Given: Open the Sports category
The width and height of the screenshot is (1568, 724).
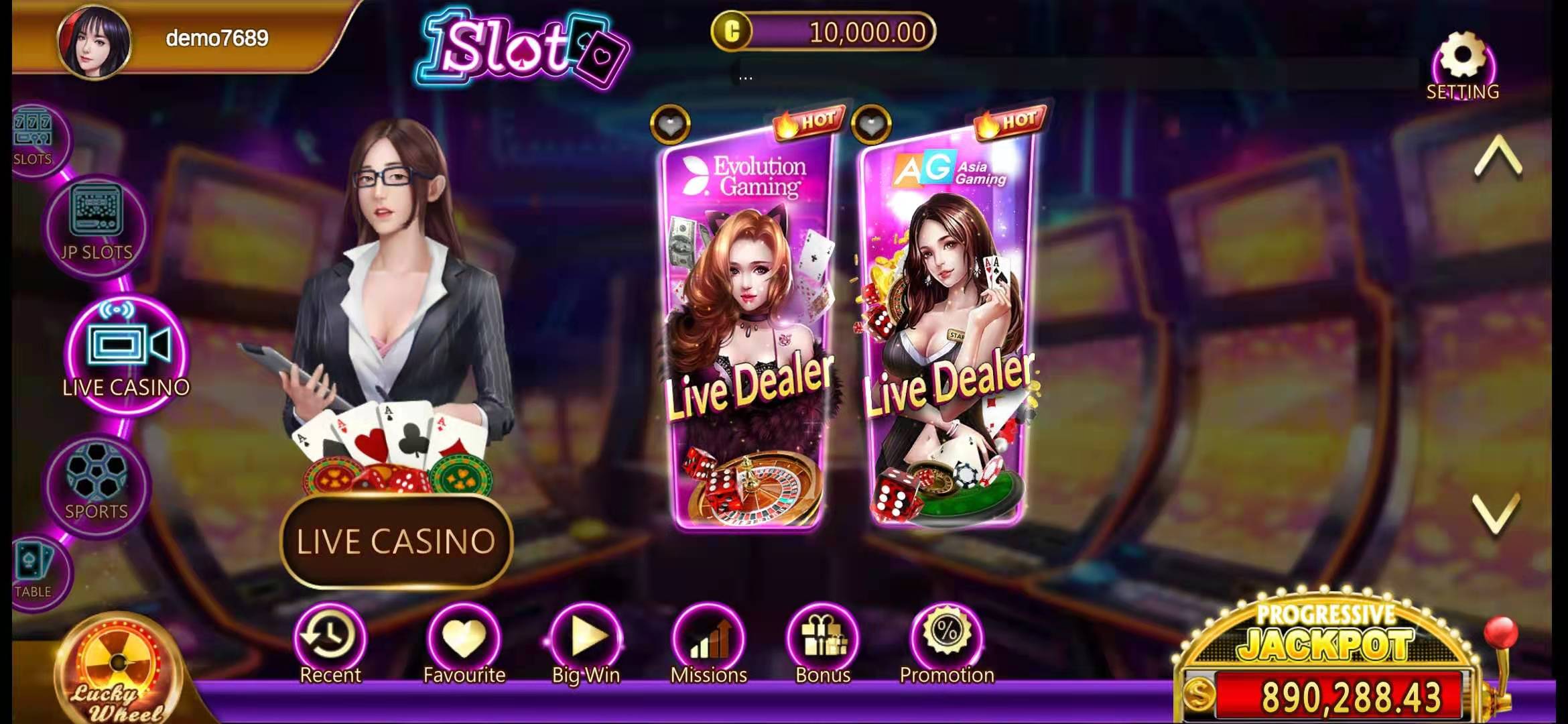Looking at the screenshot, I should pyautogui.click(x=96, y=484).
